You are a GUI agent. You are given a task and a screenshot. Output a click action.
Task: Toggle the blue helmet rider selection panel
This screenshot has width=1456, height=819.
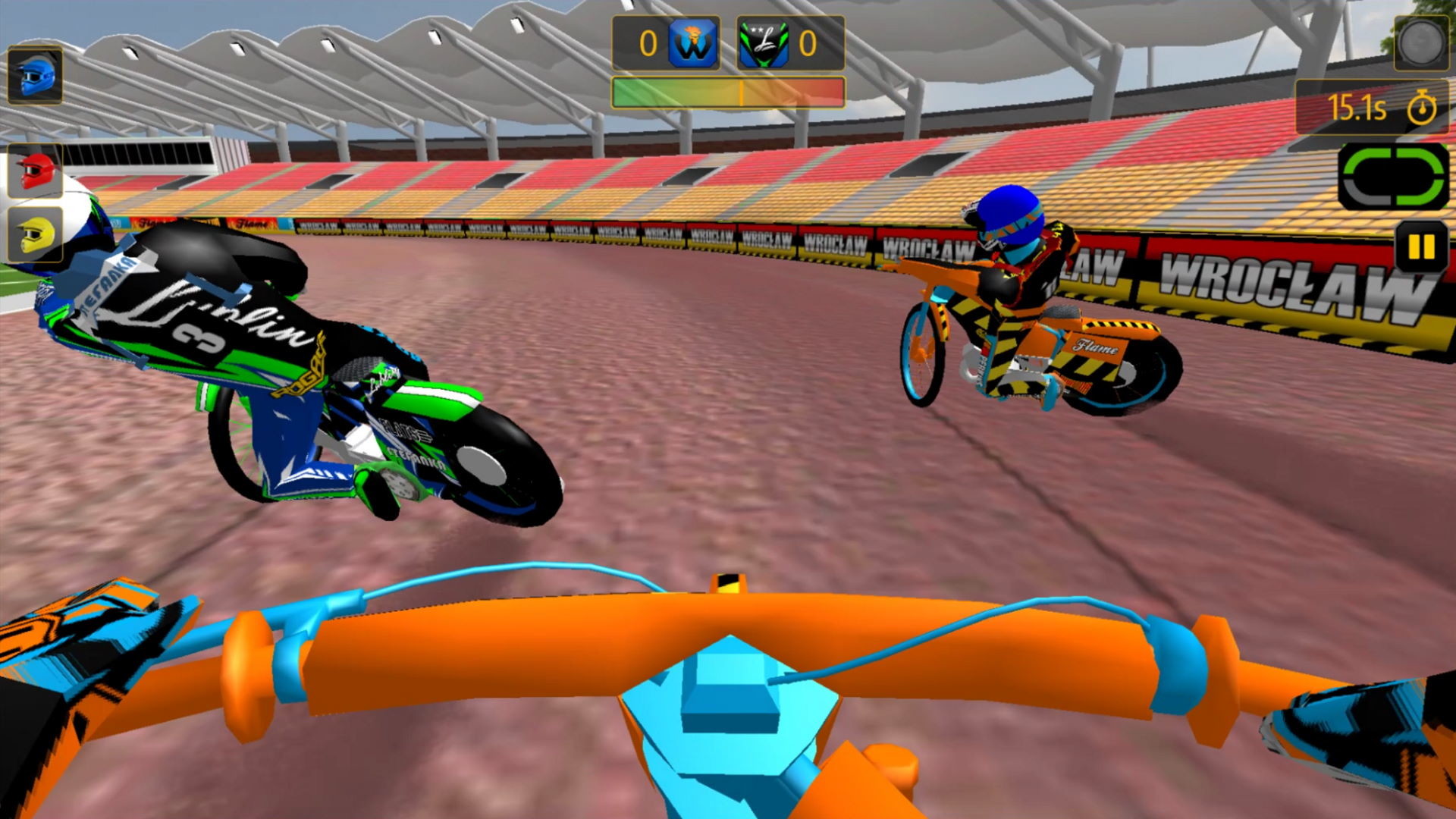(x=34, y=78)
